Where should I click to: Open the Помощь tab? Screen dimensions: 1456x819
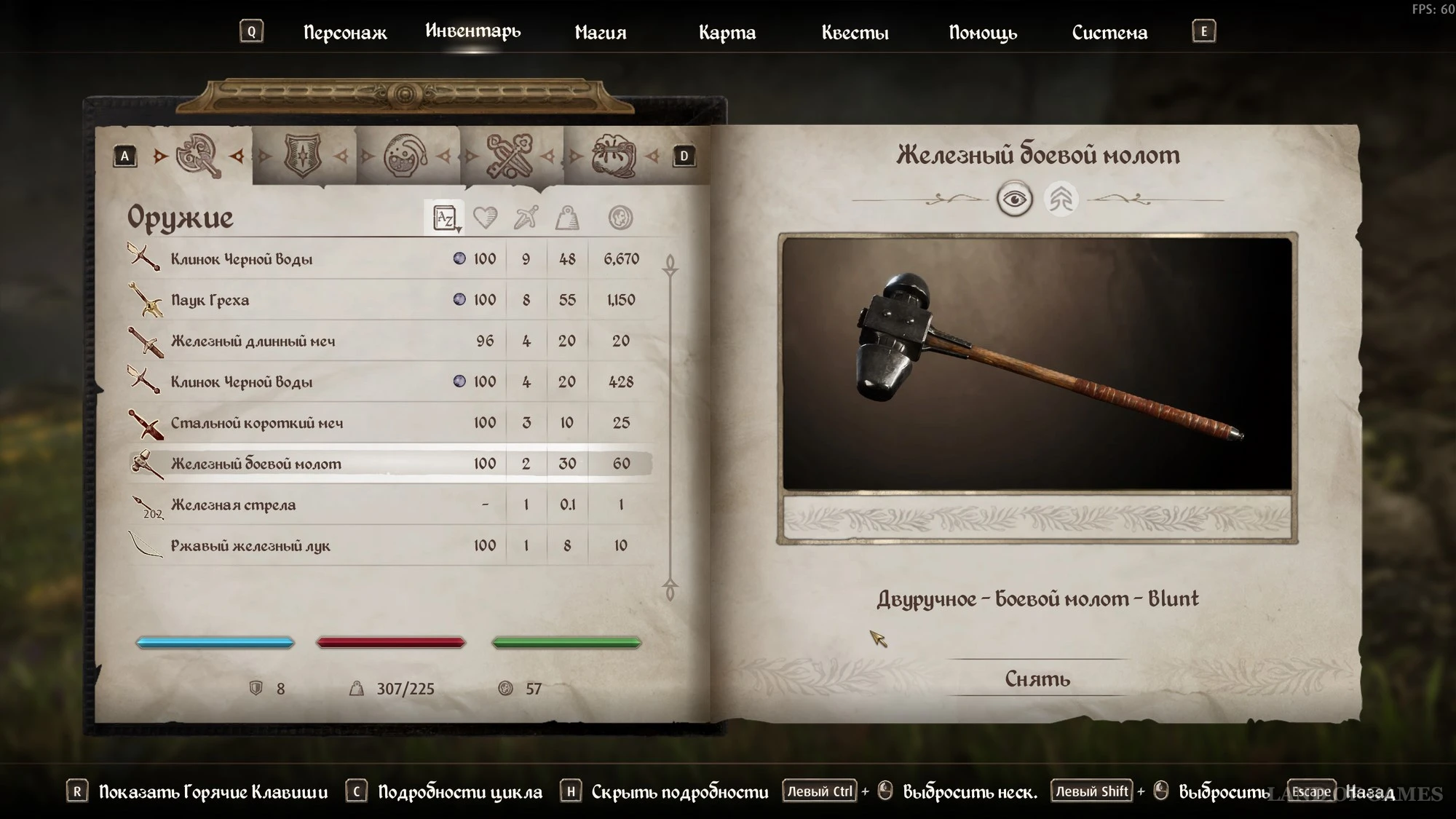pyautogui.click(x=982, y=33)
